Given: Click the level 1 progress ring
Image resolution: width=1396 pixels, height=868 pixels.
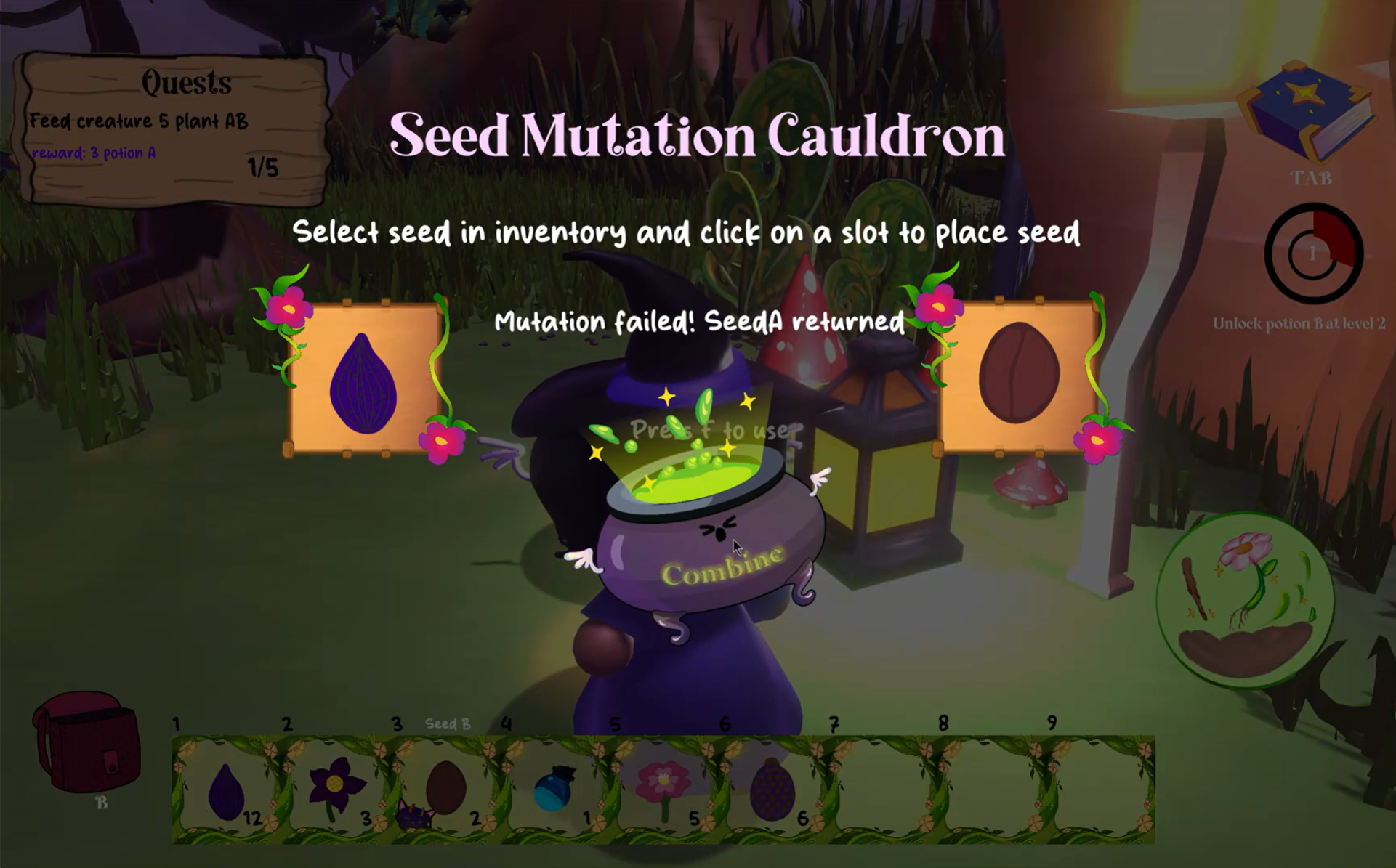Looking at the screenshot, I should 1312,253.
